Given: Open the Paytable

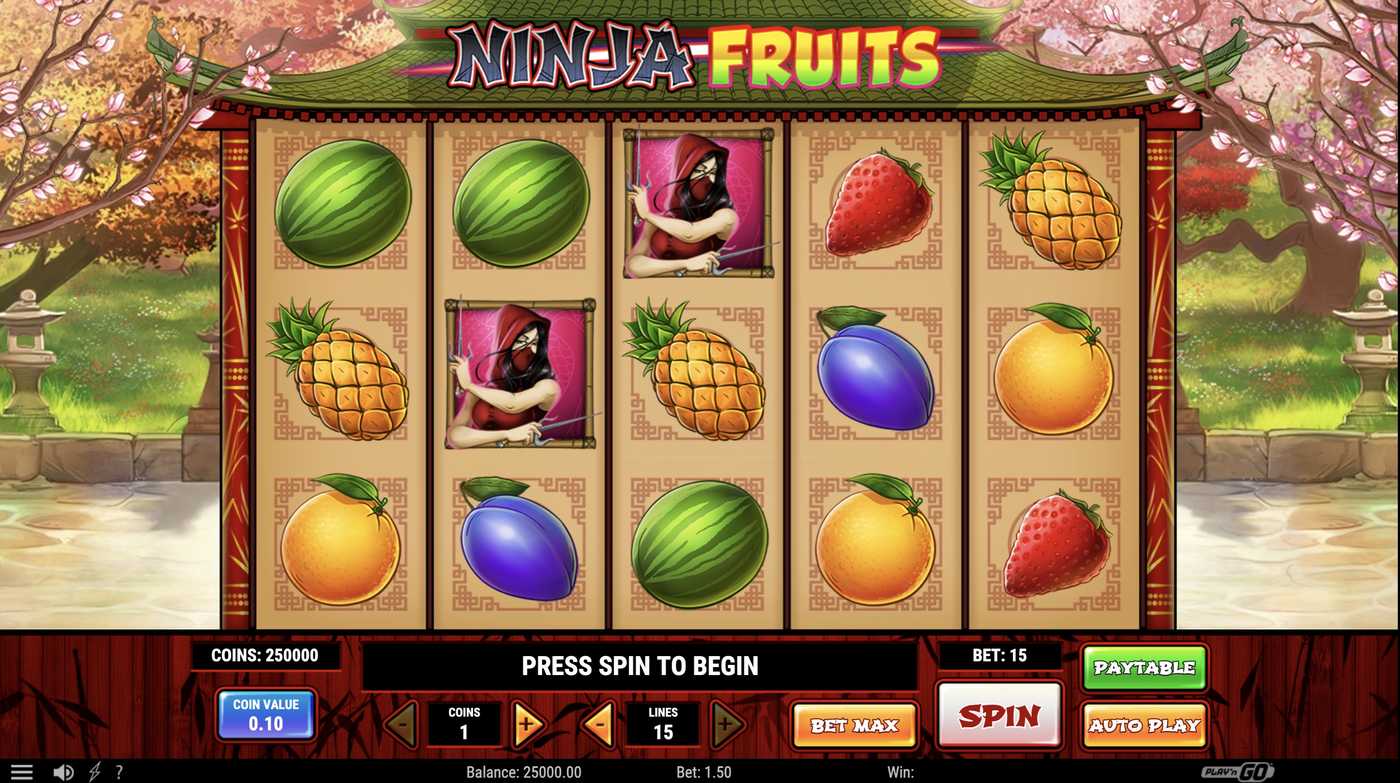Looking at the screenshot, I should (x=1144, y=667).
